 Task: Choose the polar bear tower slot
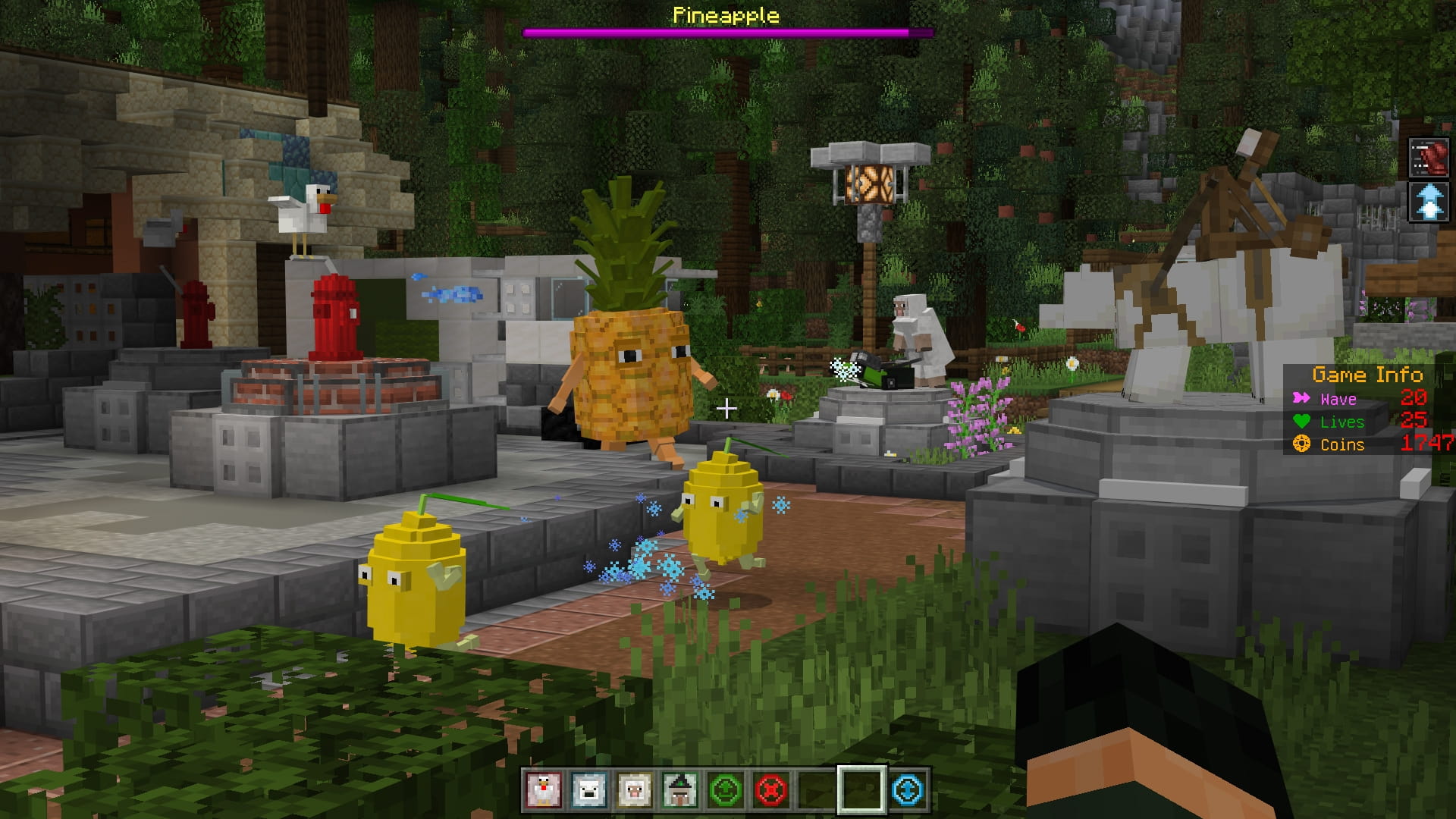(x=589, y=790)
